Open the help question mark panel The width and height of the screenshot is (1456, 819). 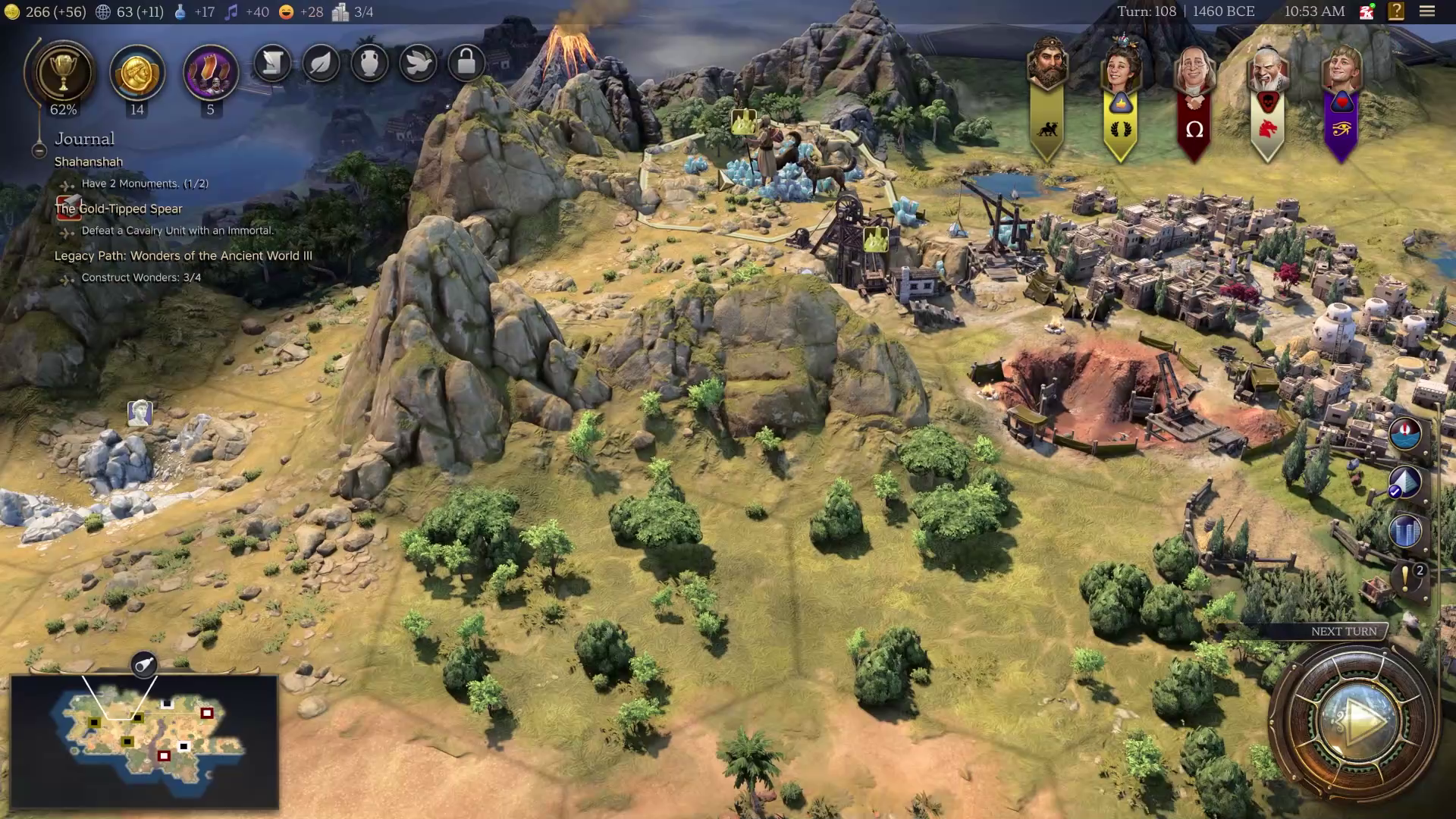[x=1395, y=11]
